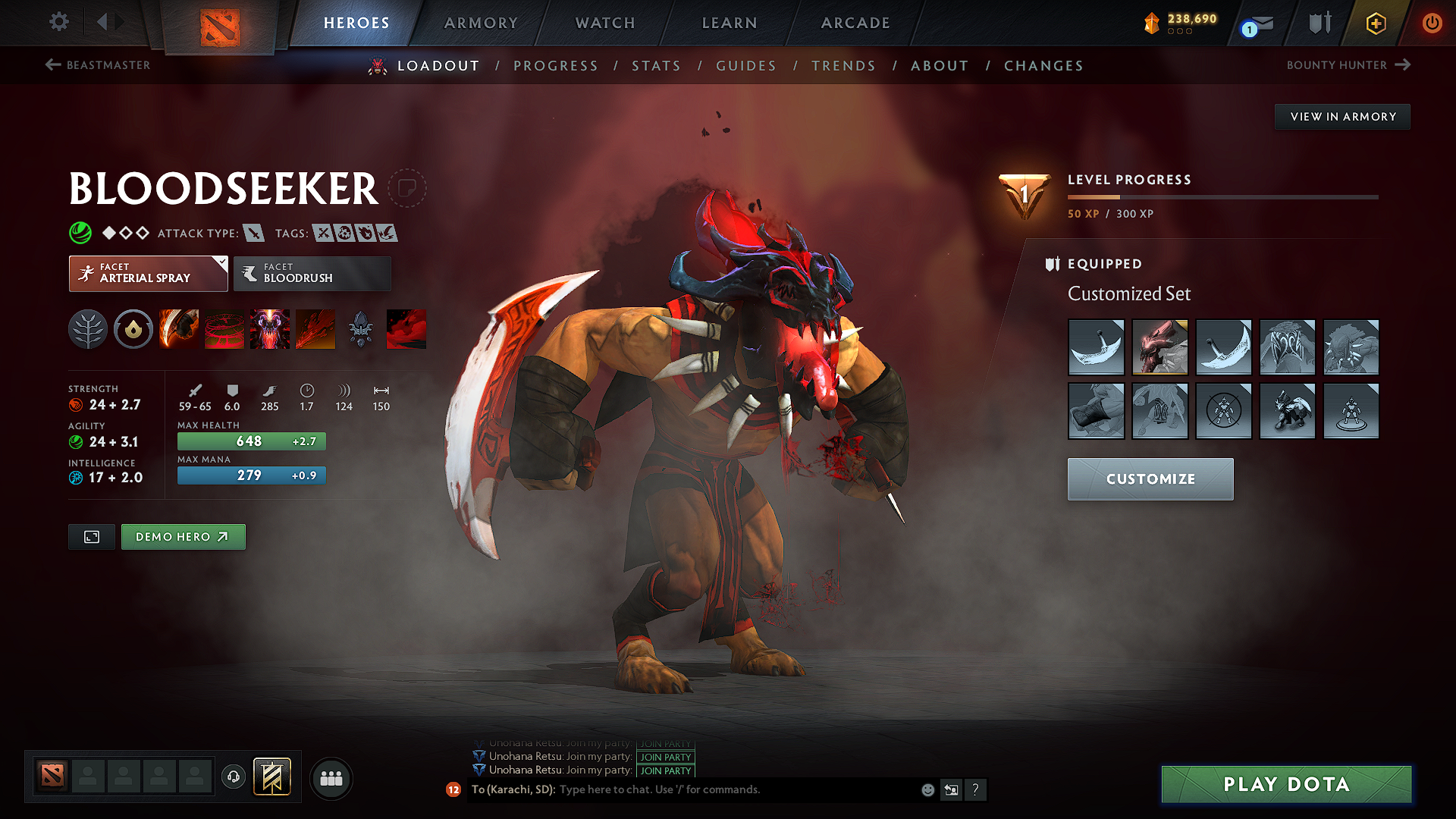This screenshot has height=819, width=1456.
Task: Open the Blood Rite ability icon
Action: [x=224, y=329]
